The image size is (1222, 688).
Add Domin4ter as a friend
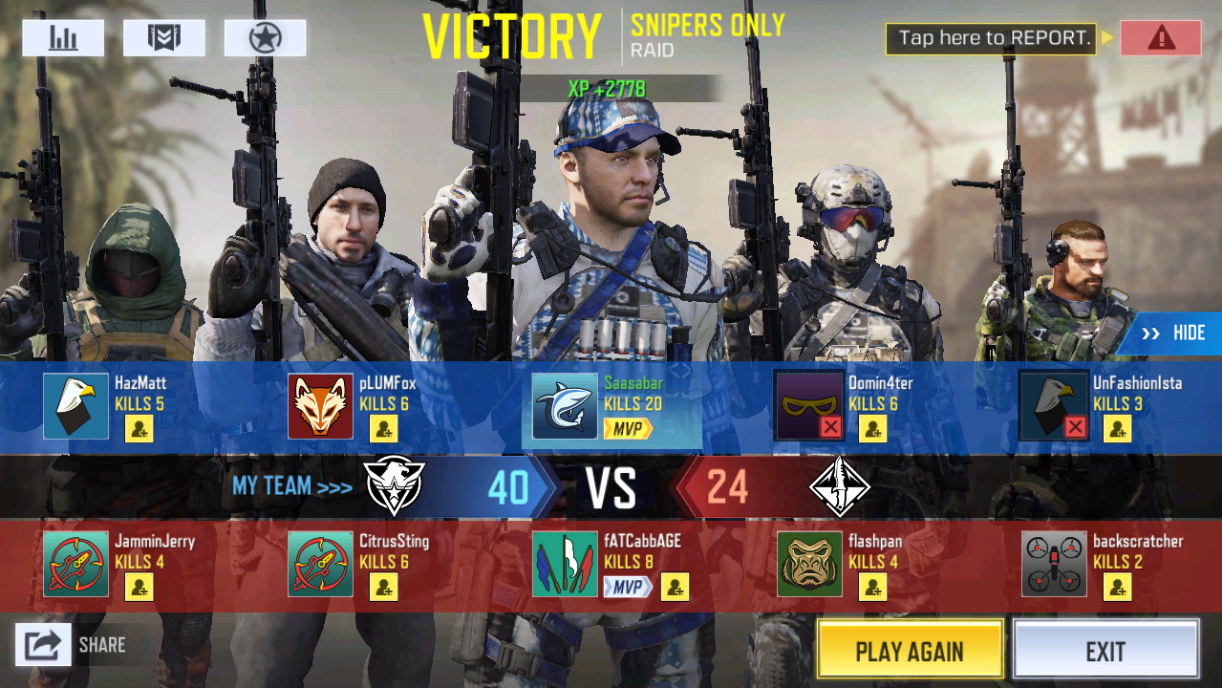[x=873, y=429]
